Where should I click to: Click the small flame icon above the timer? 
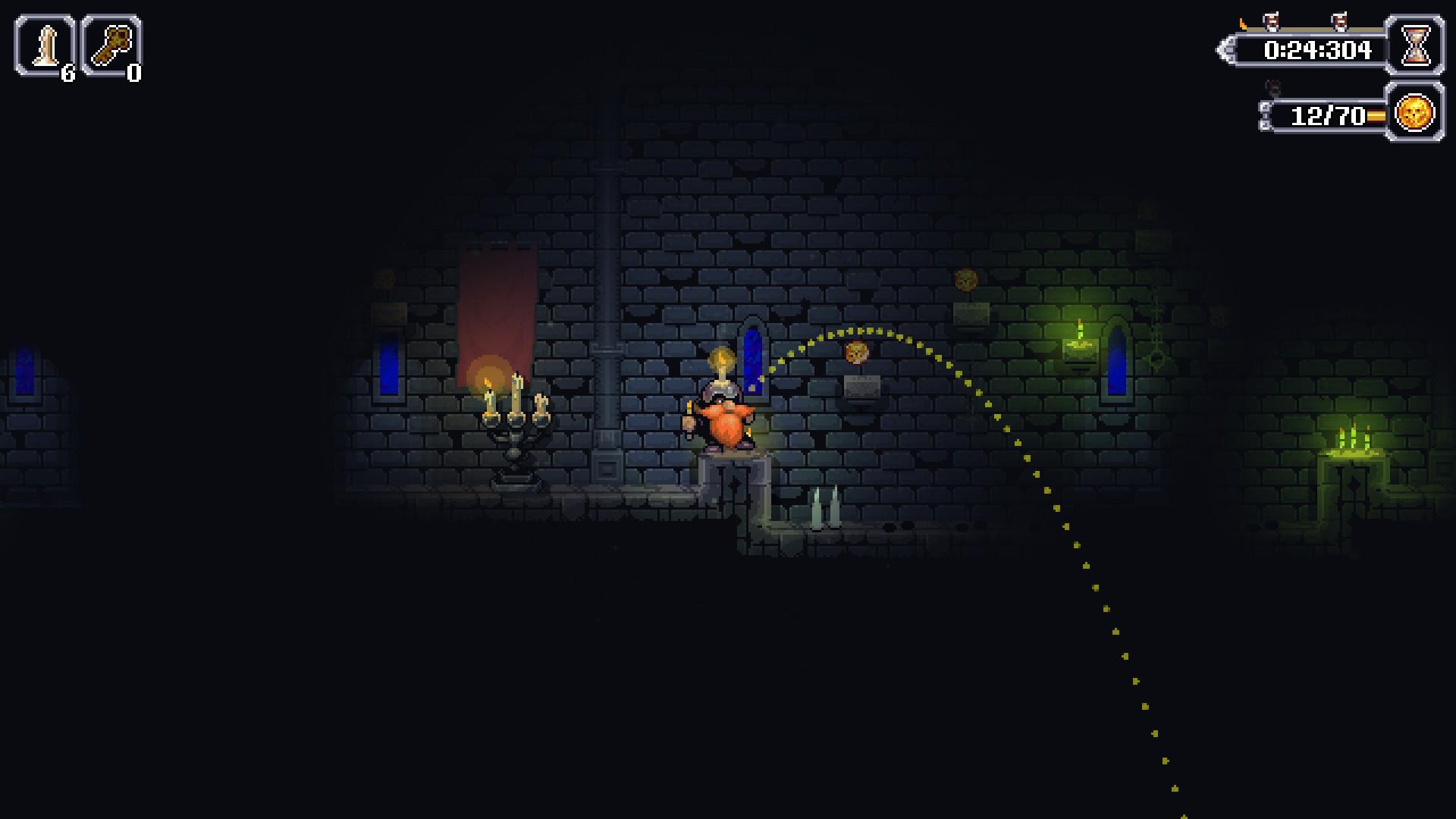tap(1244, 23)
